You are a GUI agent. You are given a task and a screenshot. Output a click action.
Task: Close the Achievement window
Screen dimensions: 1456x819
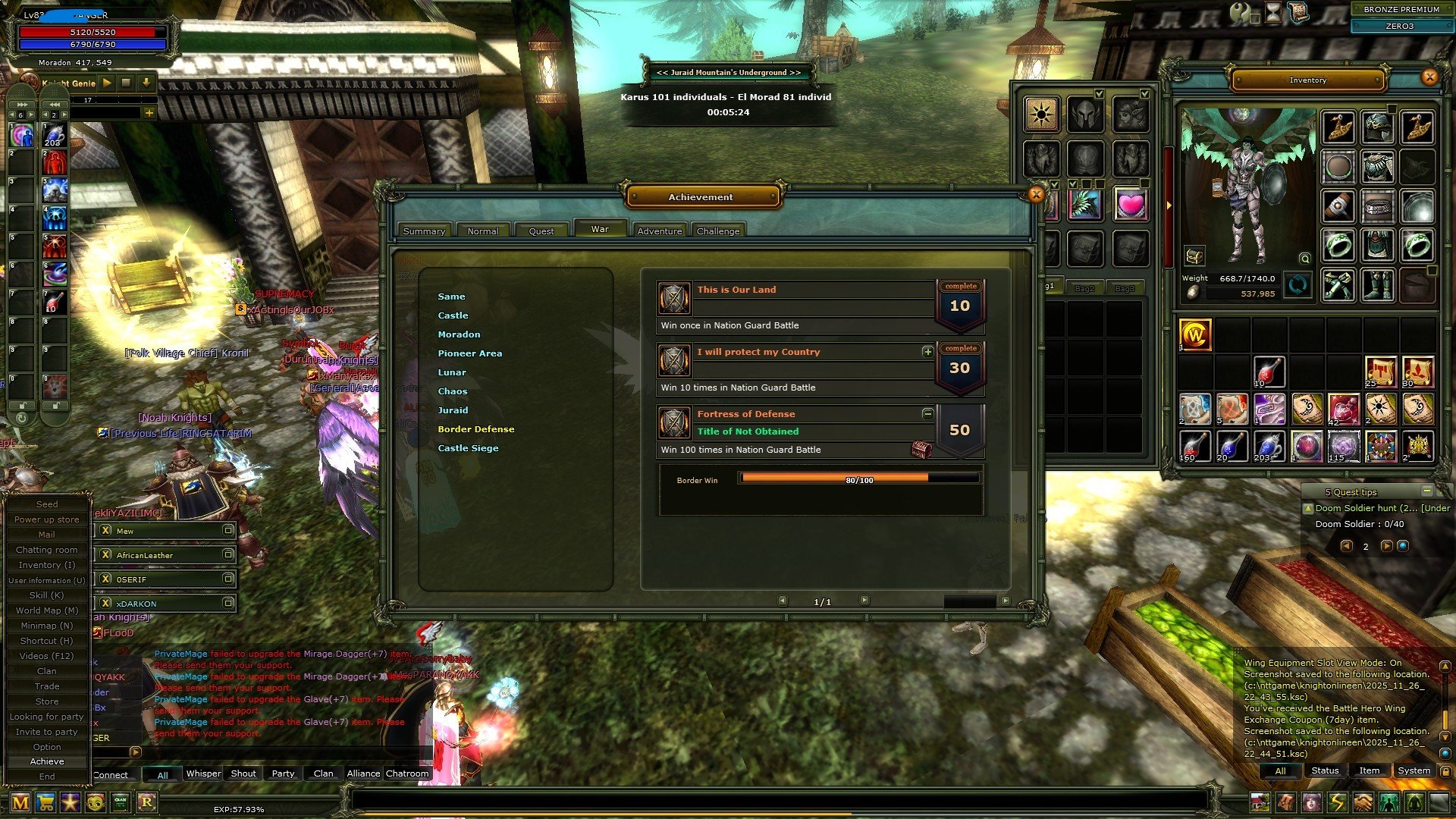point(1036,195)
